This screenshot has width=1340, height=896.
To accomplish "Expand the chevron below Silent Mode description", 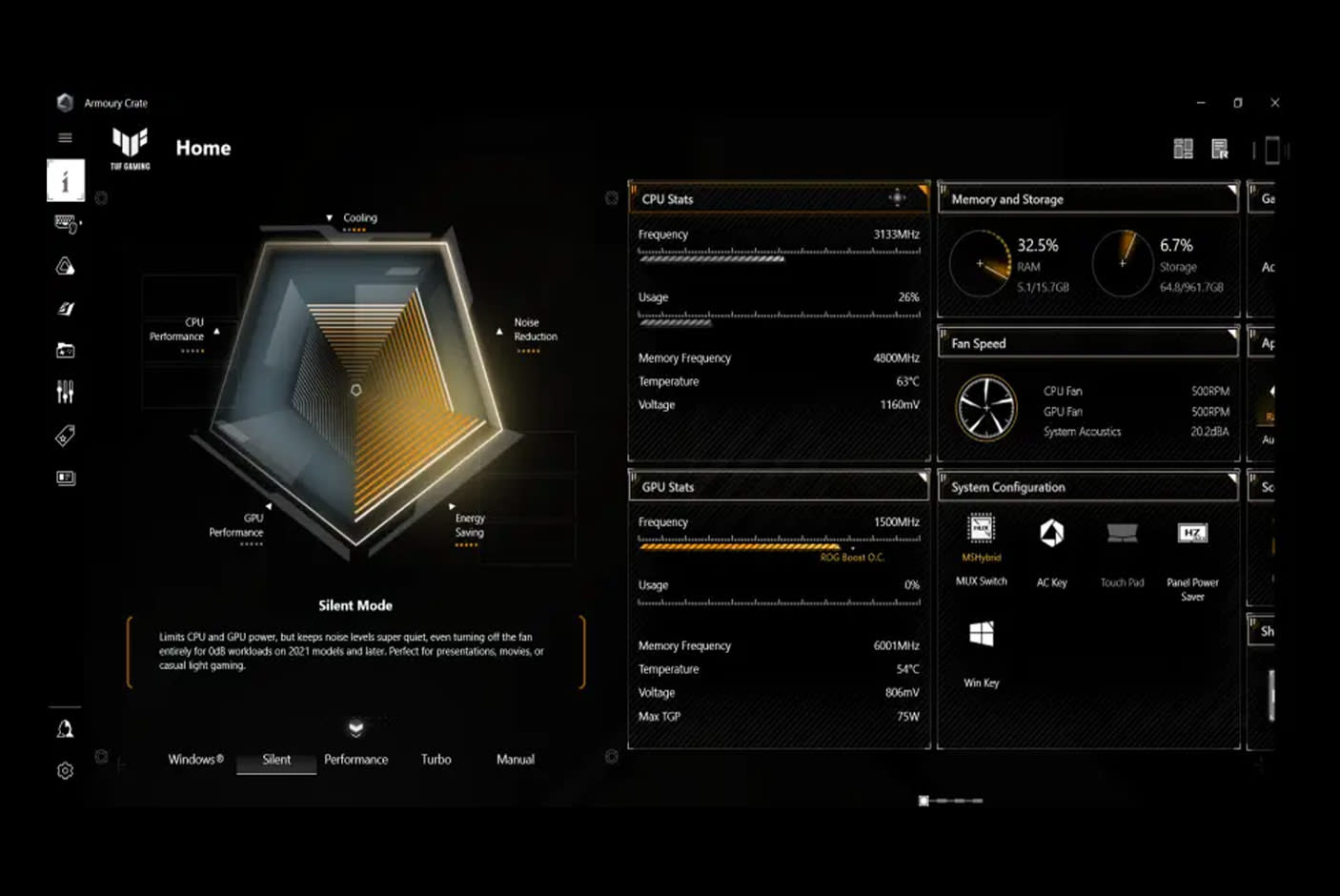I will (x=355, y=729).
